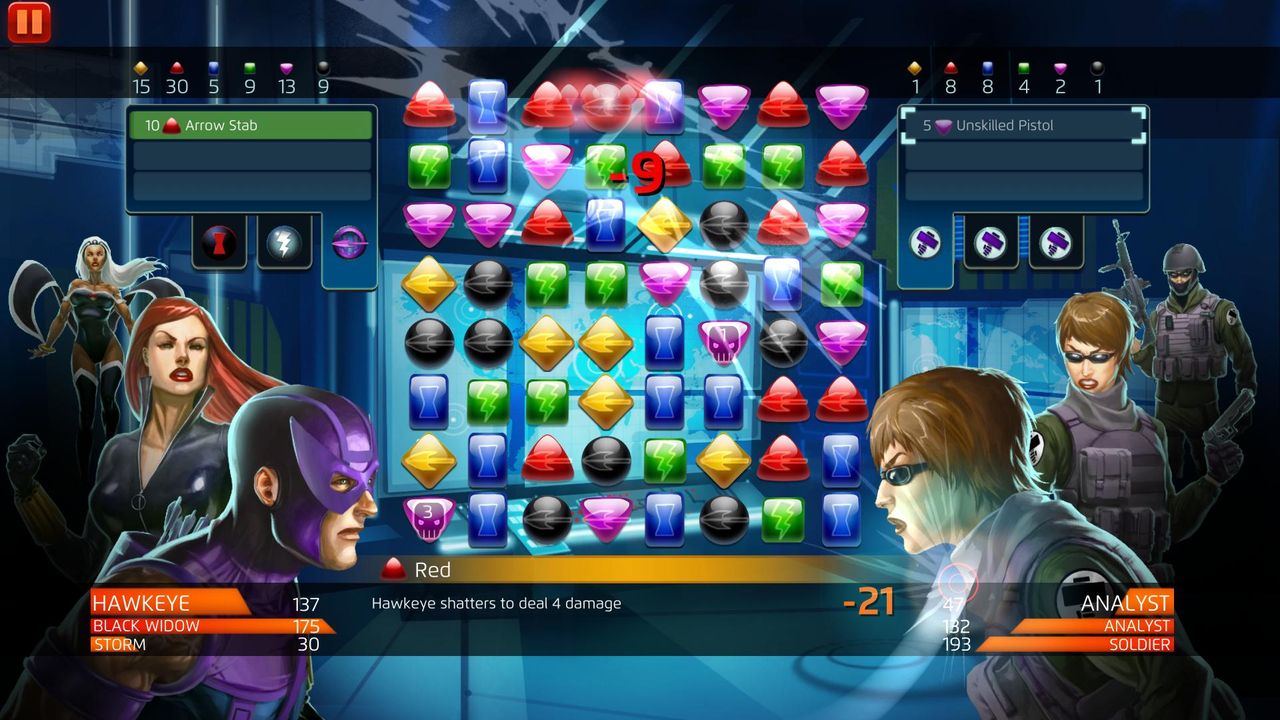Select the Unskilled Pistol ability banner
The image size is (1280, 720).
click(1022, 125)
